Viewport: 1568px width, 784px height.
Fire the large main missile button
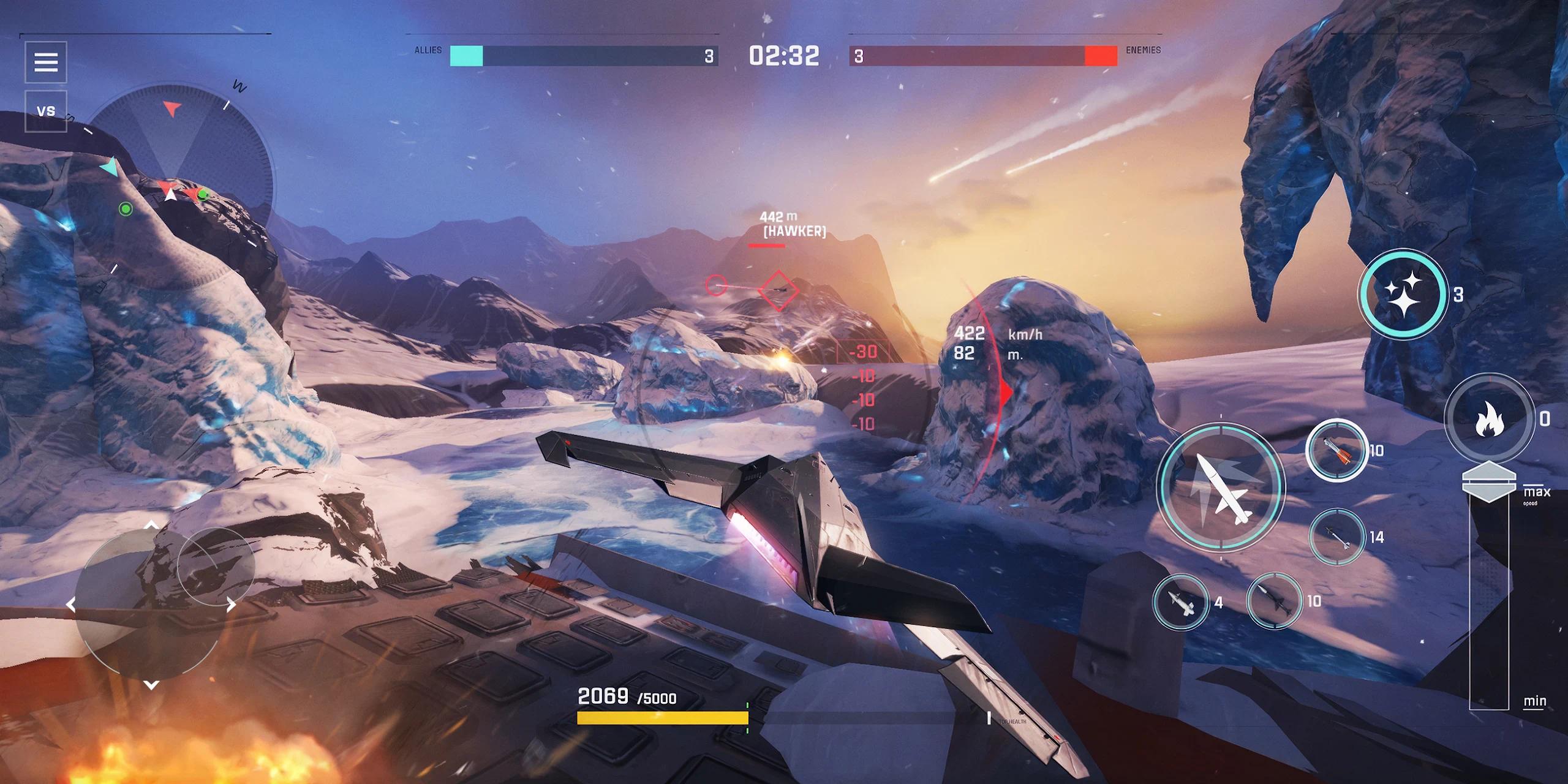click(x=1220, y=487)
